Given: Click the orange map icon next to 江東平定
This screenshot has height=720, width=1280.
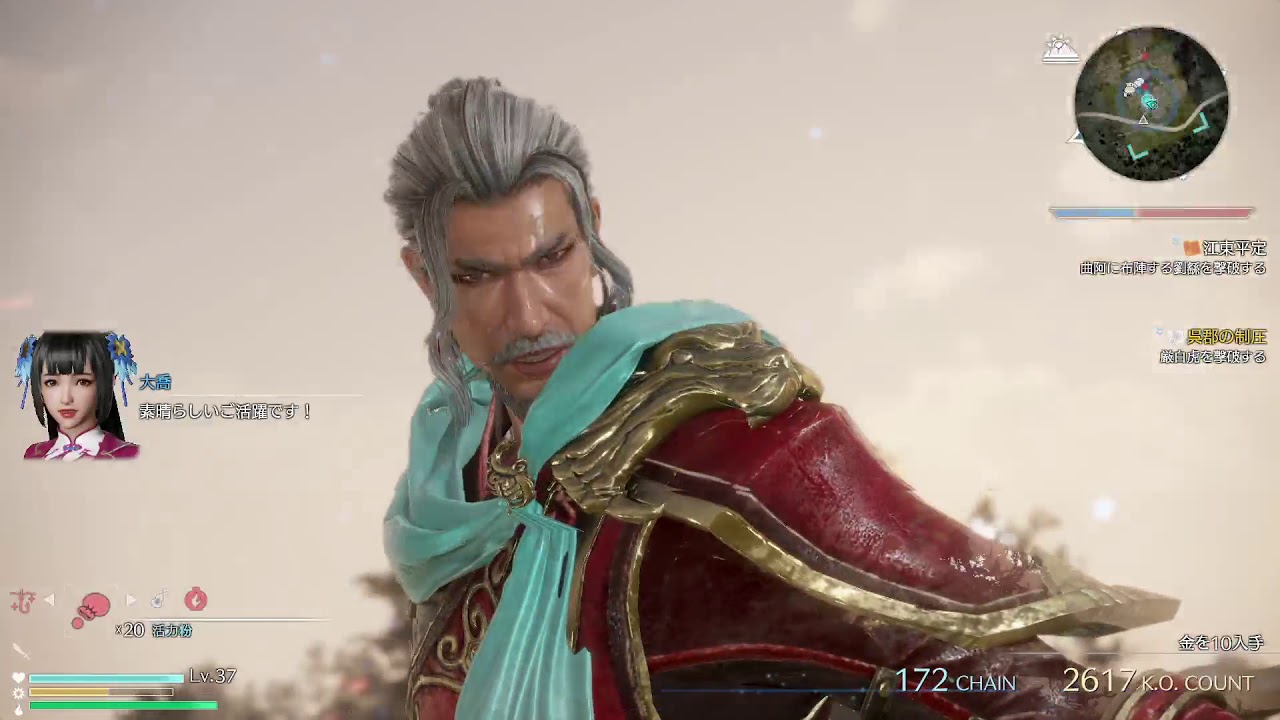Looking at the screenshot, I should pyautogui.click(x=1190, y=248).
